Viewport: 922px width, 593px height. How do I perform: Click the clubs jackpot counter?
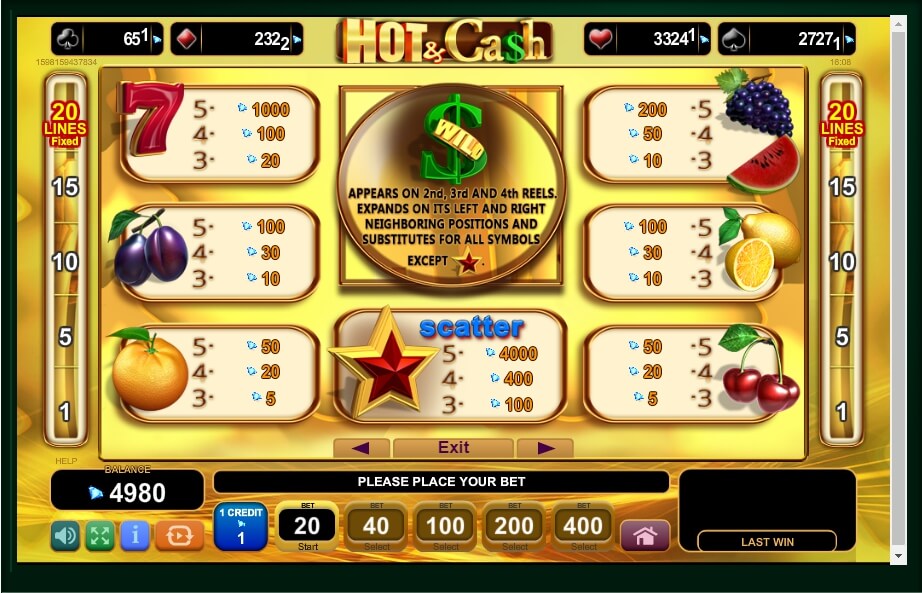point(107,39)
